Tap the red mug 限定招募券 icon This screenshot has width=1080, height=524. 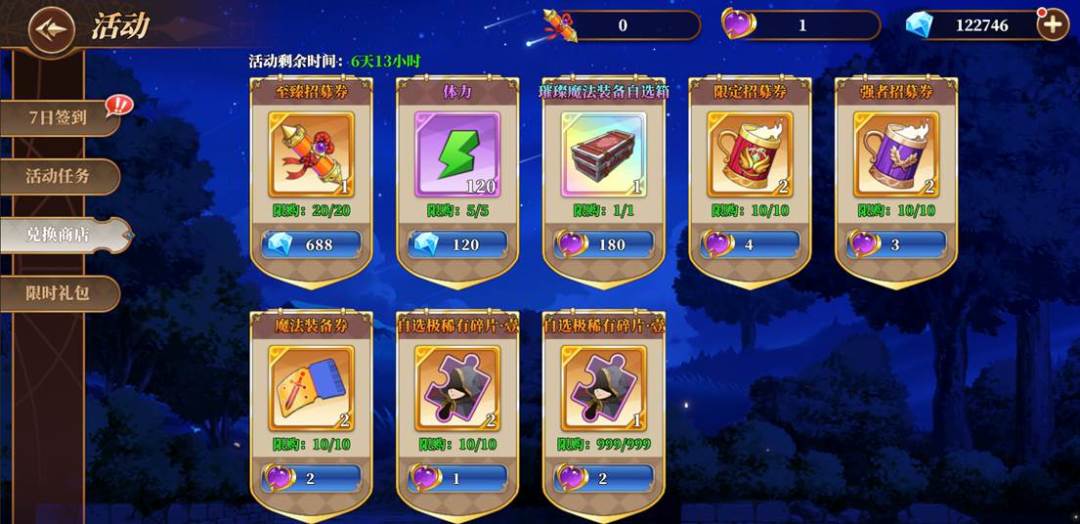point(750,155)
